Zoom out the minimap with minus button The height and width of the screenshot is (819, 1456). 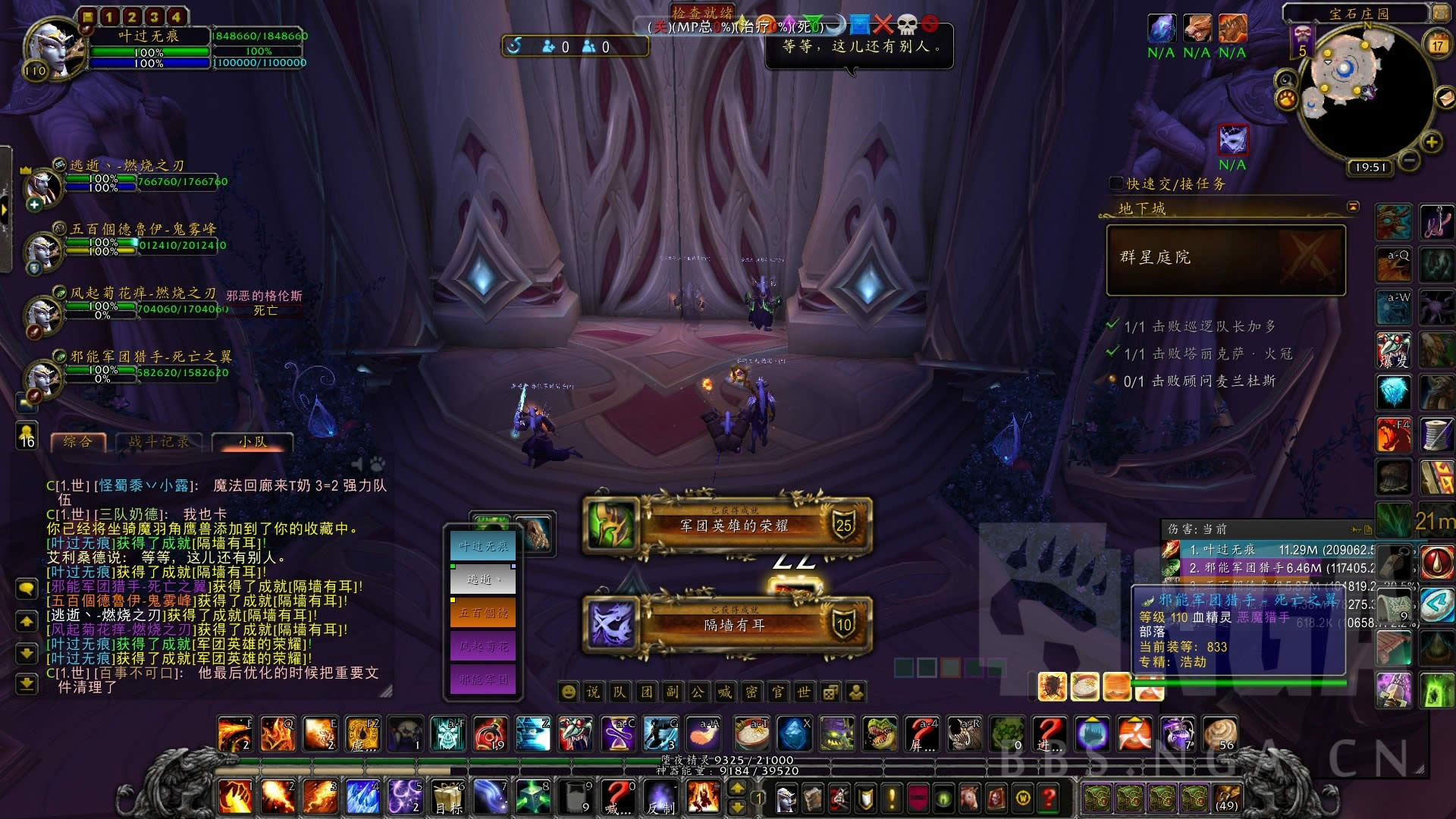pyautogui.click(x=1409, y=160)
